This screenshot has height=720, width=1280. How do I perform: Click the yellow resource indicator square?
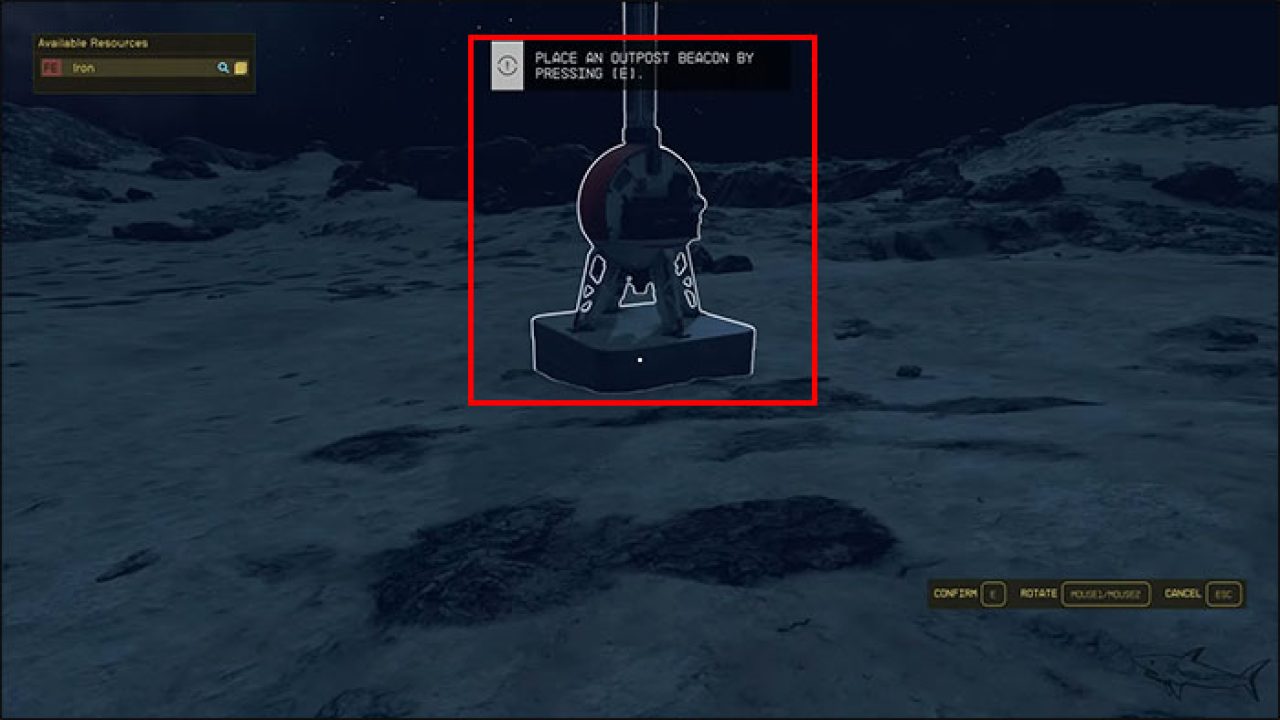(x=240, y=69)
